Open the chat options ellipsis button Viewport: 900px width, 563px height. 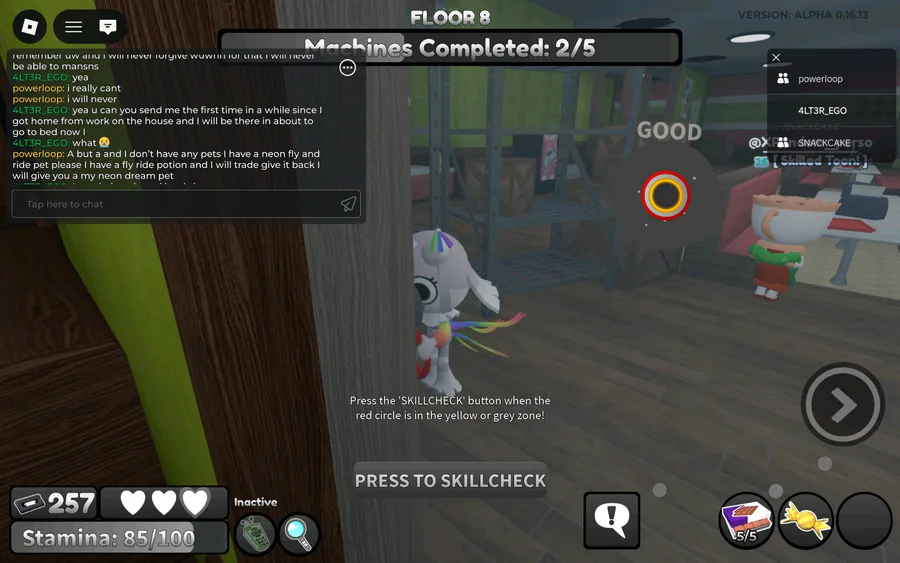pos(347,68)
